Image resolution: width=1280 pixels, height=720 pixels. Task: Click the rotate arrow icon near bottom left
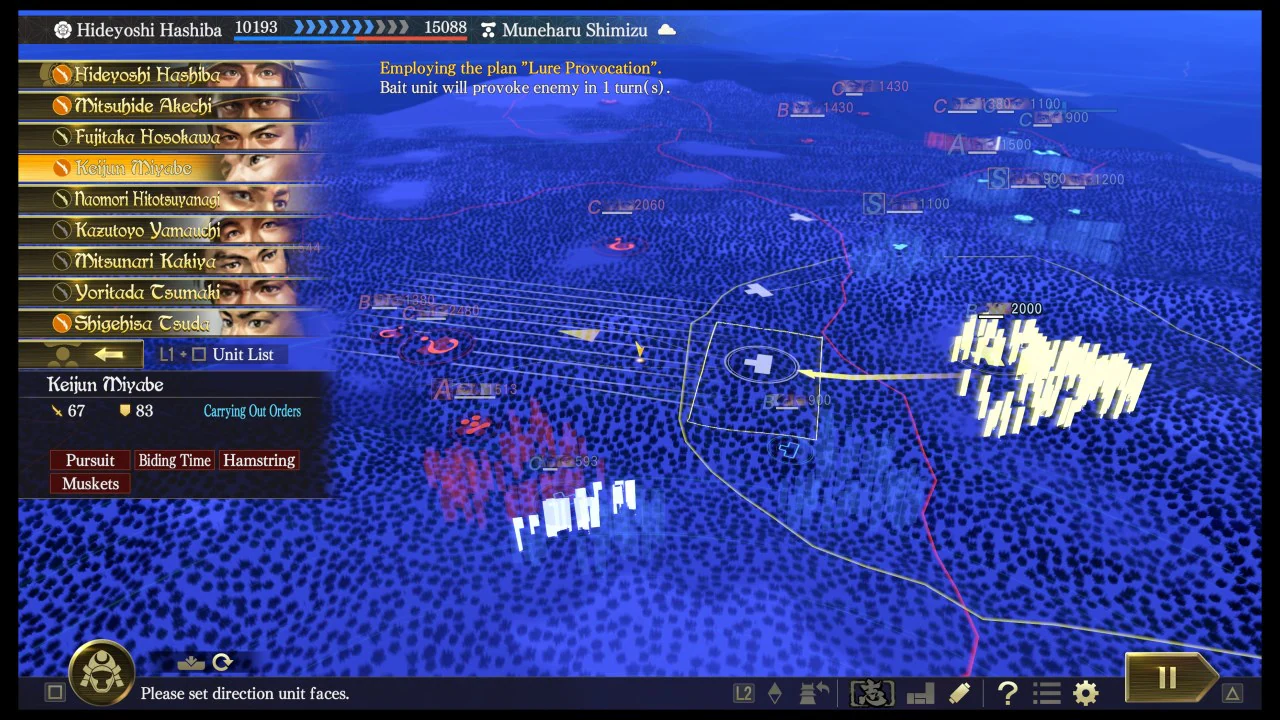click(222, 662)
